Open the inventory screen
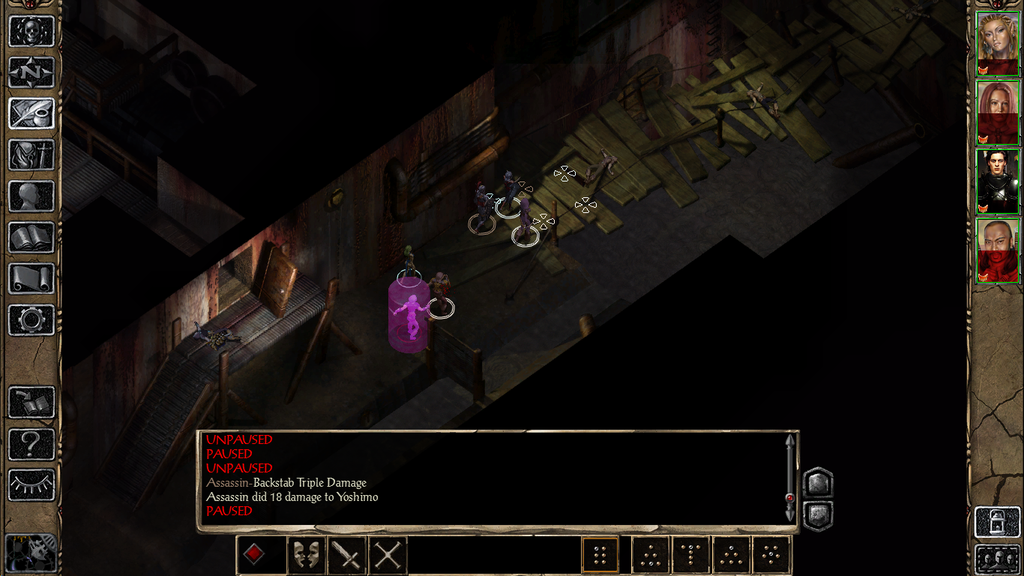The width and height of the screenshot is (1024, 576). click(x=31, y=154)
